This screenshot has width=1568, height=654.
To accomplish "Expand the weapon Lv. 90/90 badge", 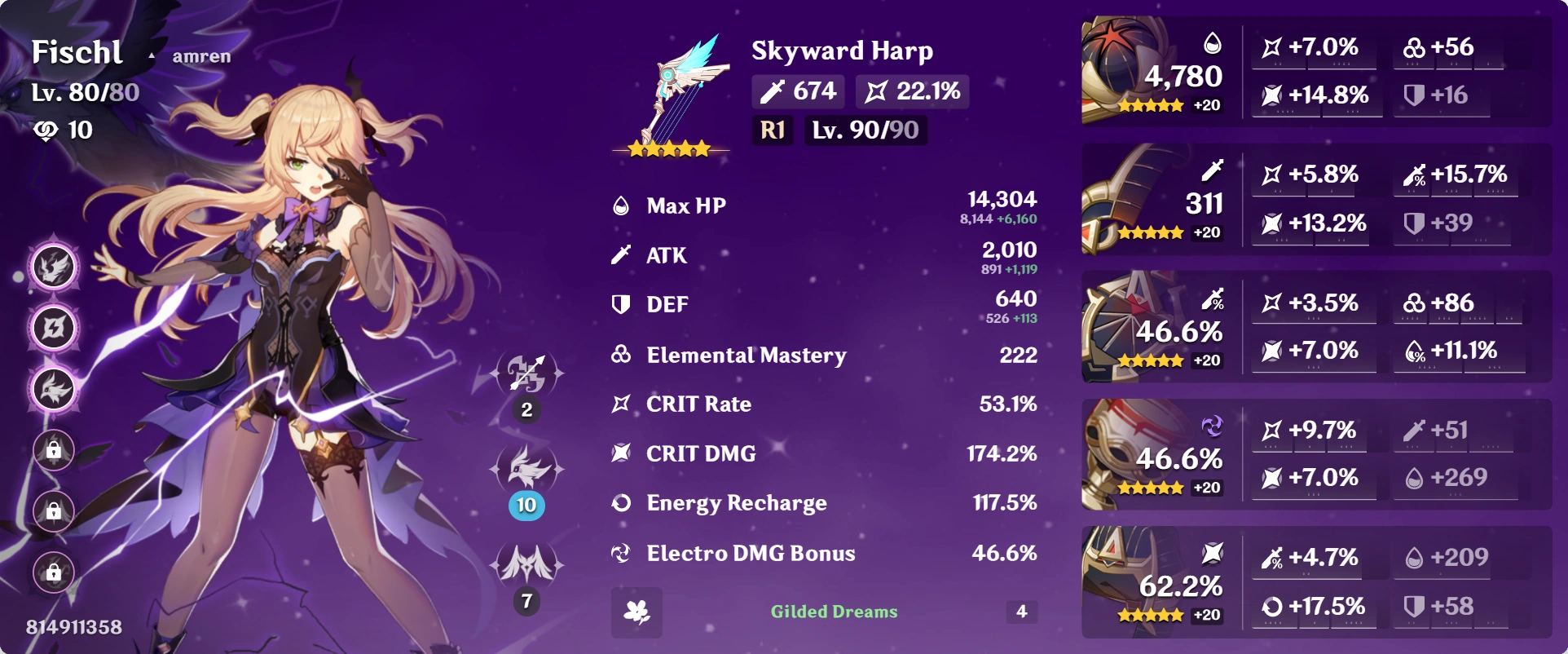I will point(866,130).
